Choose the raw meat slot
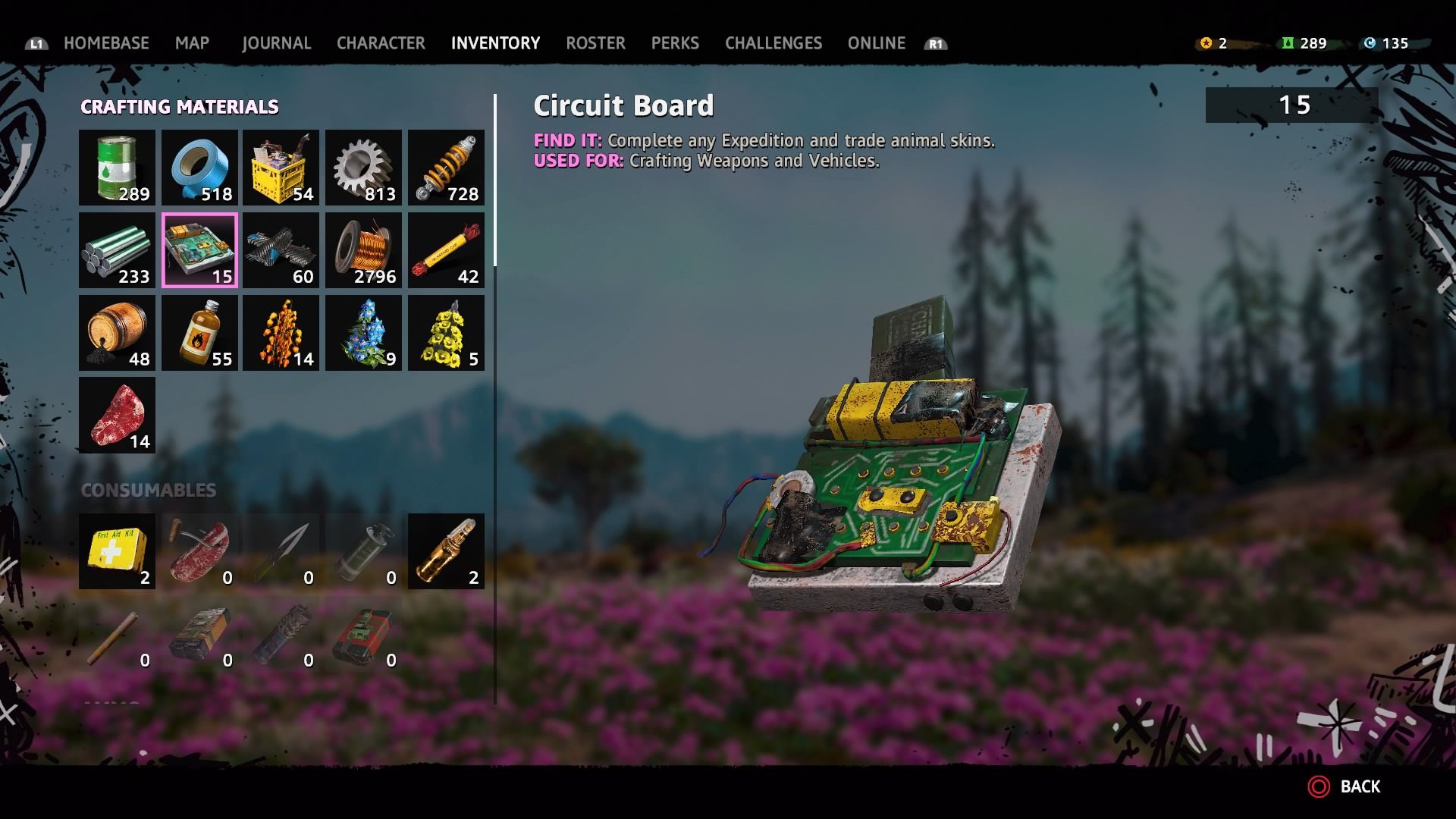This screenshot has width=1456, height=819. point(117,416)
